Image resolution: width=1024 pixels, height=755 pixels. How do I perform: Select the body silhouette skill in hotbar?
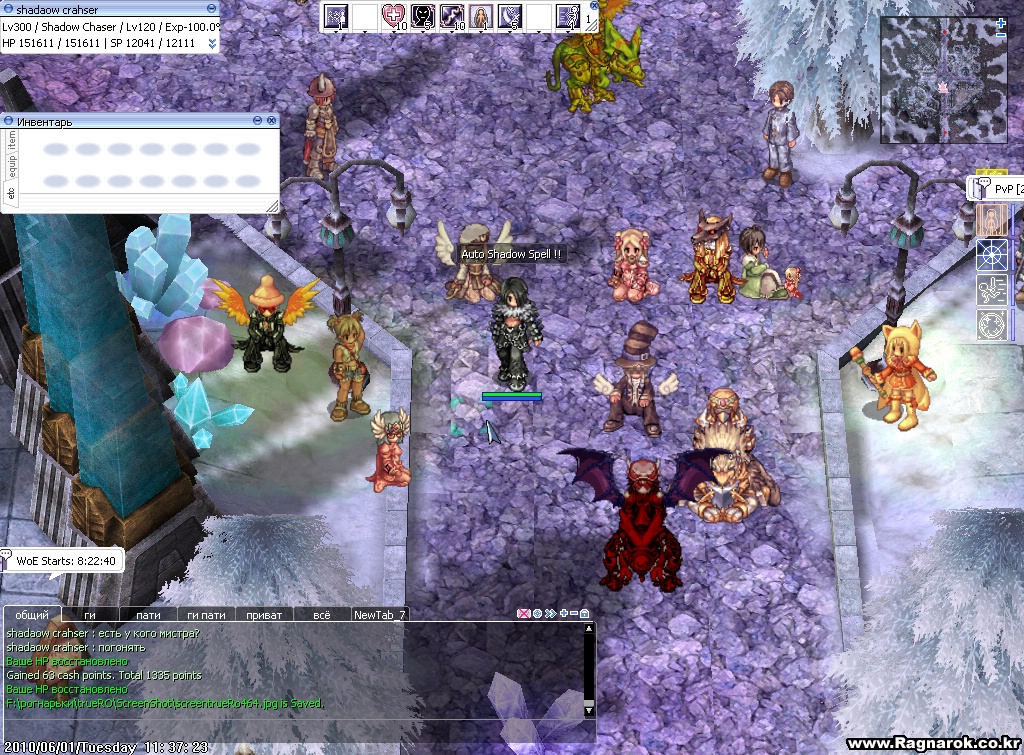click(x=480, y=15)
